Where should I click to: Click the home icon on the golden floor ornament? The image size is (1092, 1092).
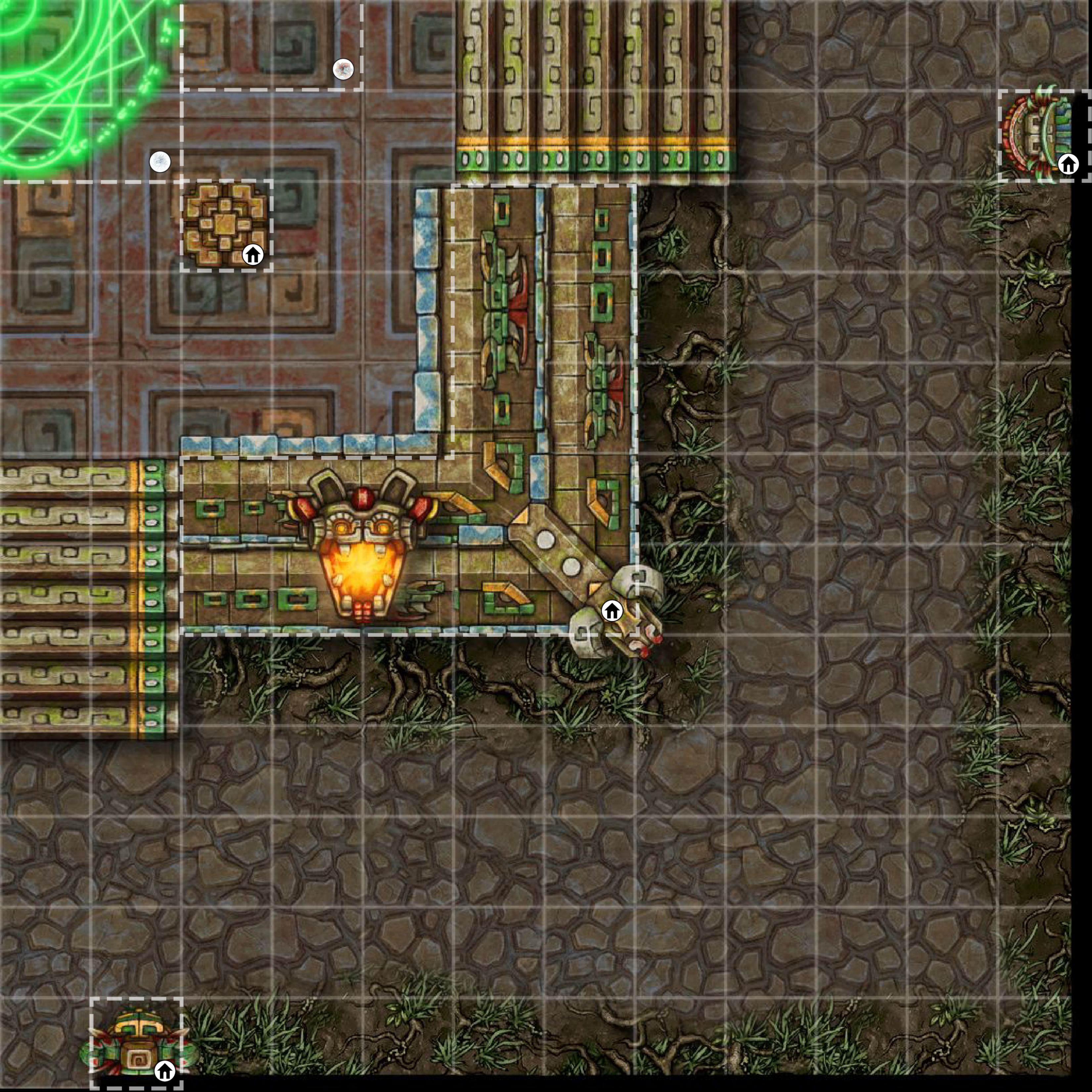[x=253, y=255]
